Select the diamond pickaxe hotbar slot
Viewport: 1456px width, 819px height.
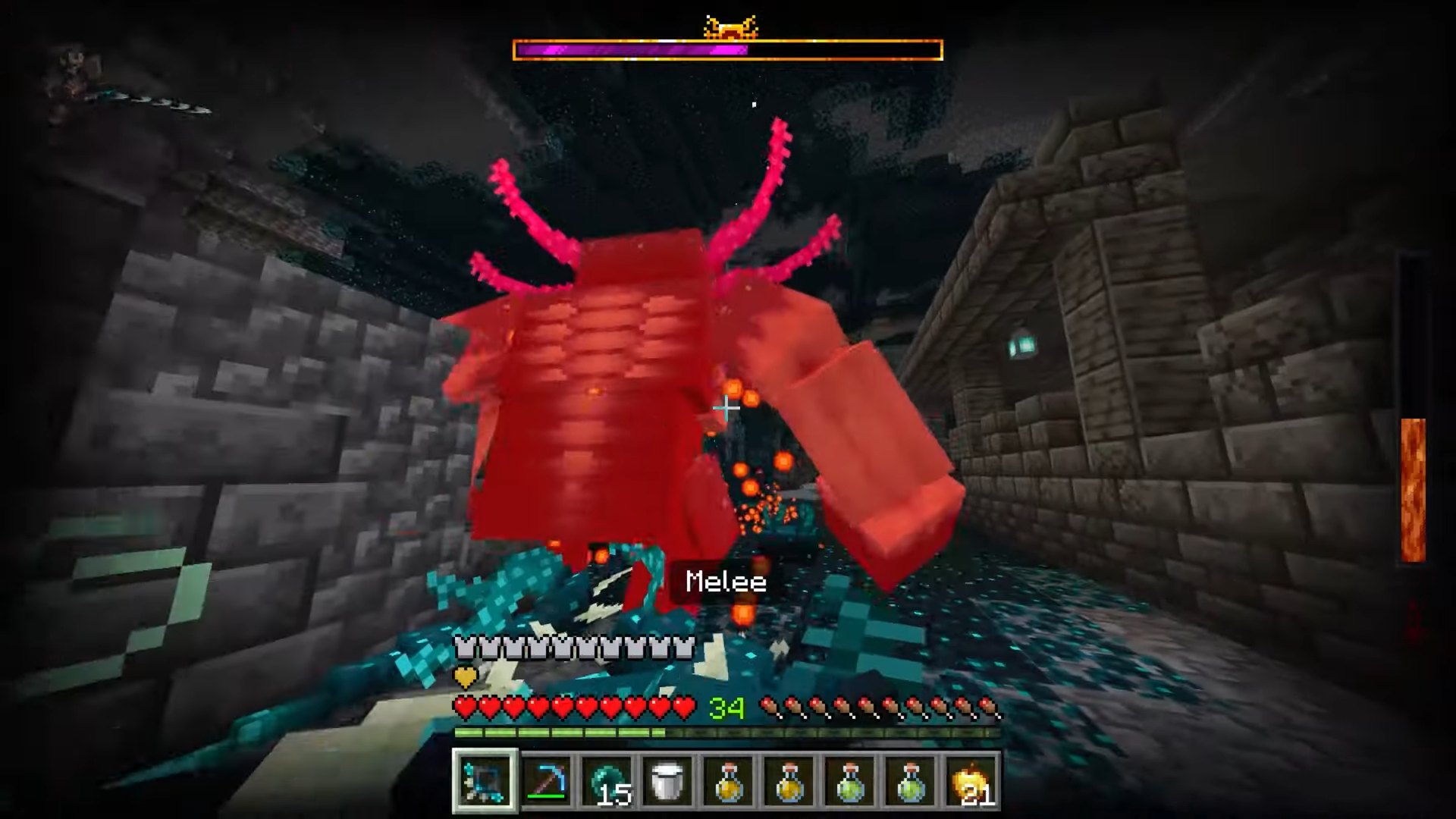[547, 780]
